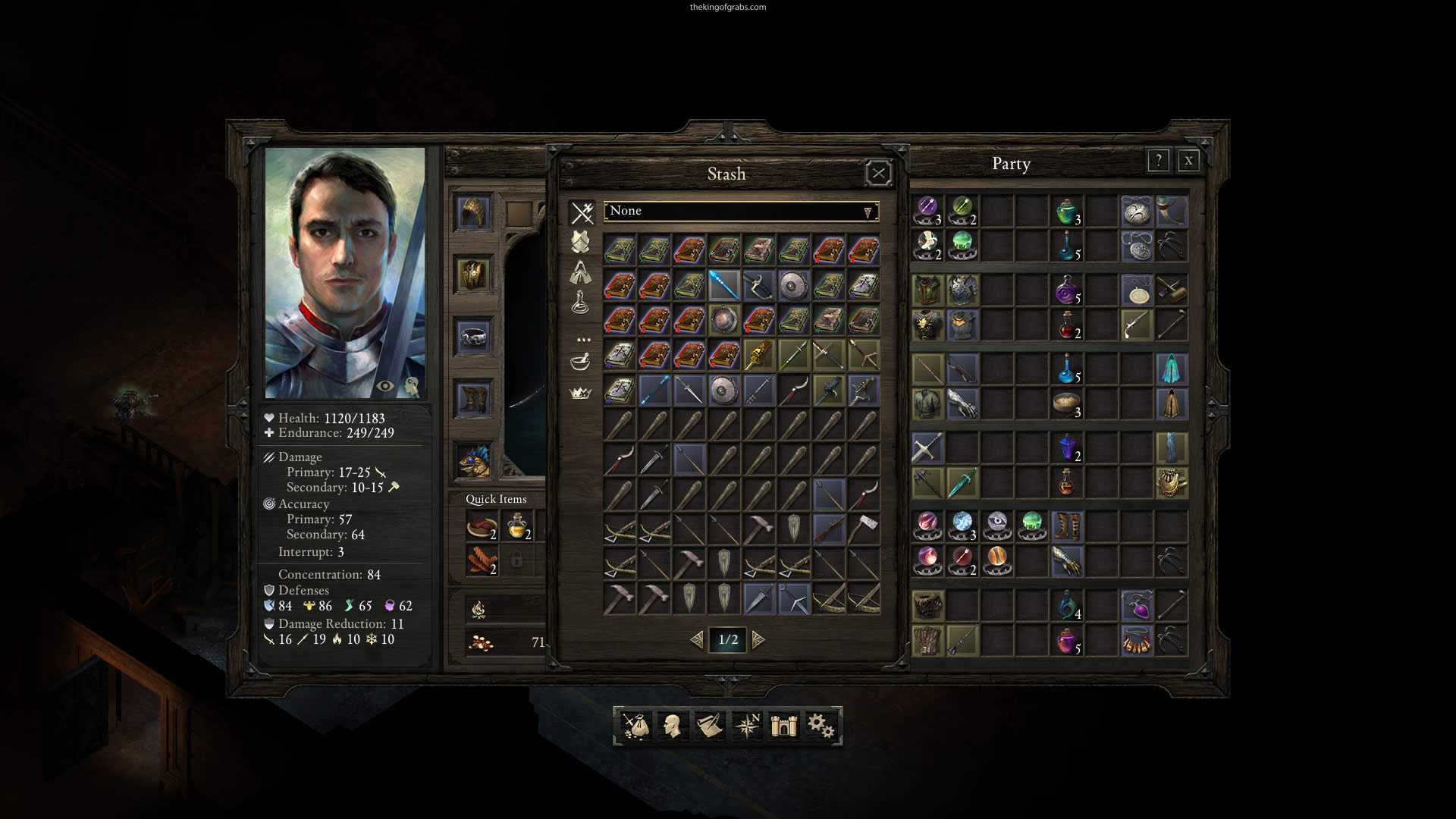Close the Stash window
The height and width of the screenshot is (819, 1456).
[878, 174]
